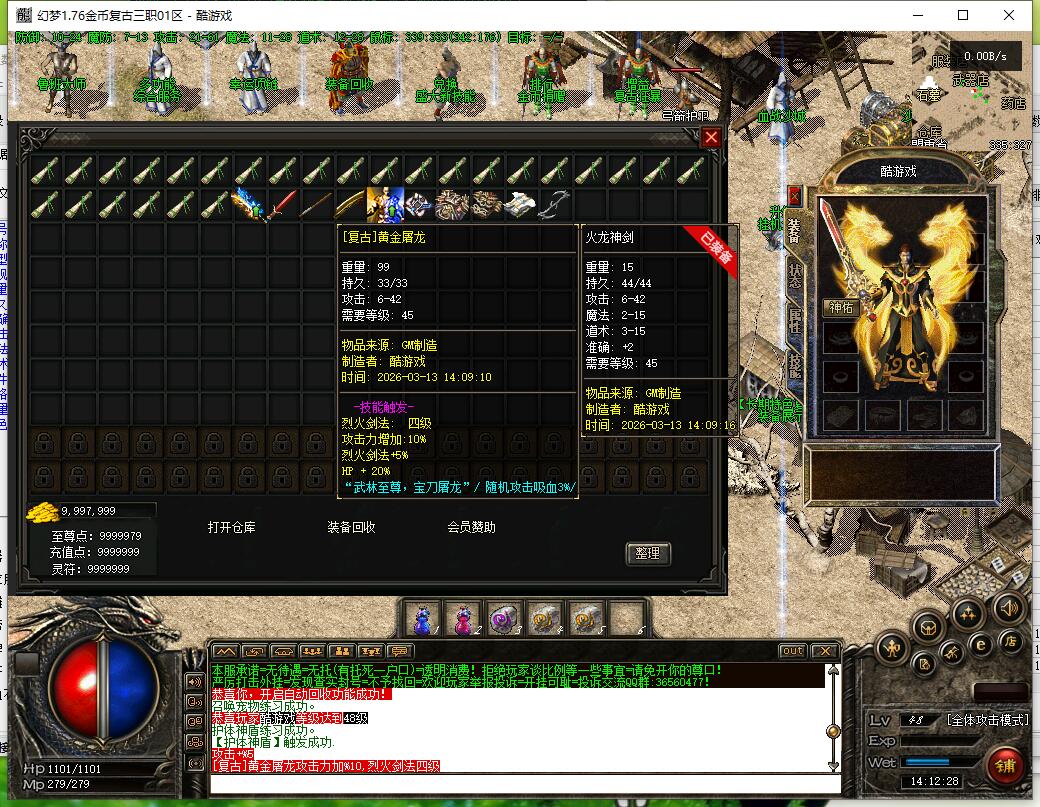Close the character equipment panel
This screenshot has width=1040, height=807.
[x=795, y=196]
